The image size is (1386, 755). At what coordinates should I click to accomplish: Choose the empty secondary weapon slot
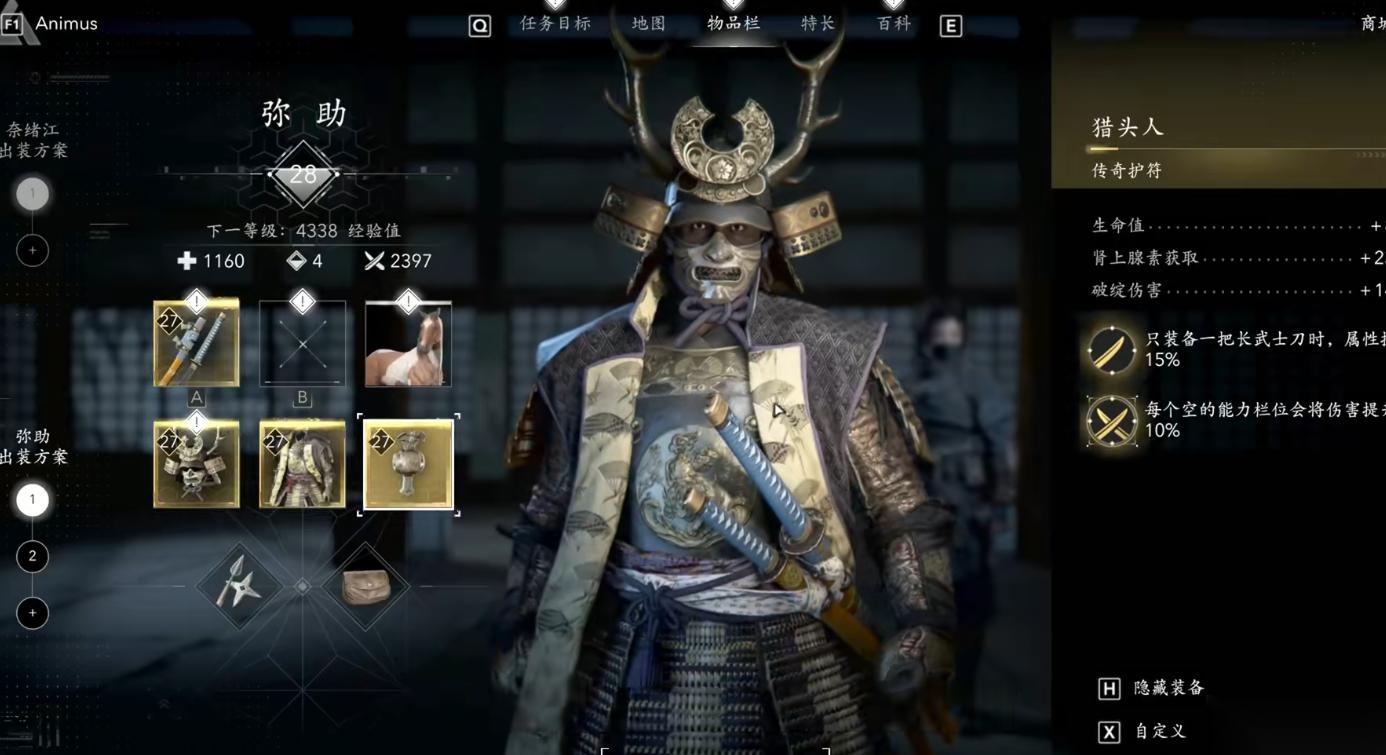coord(302,343)
